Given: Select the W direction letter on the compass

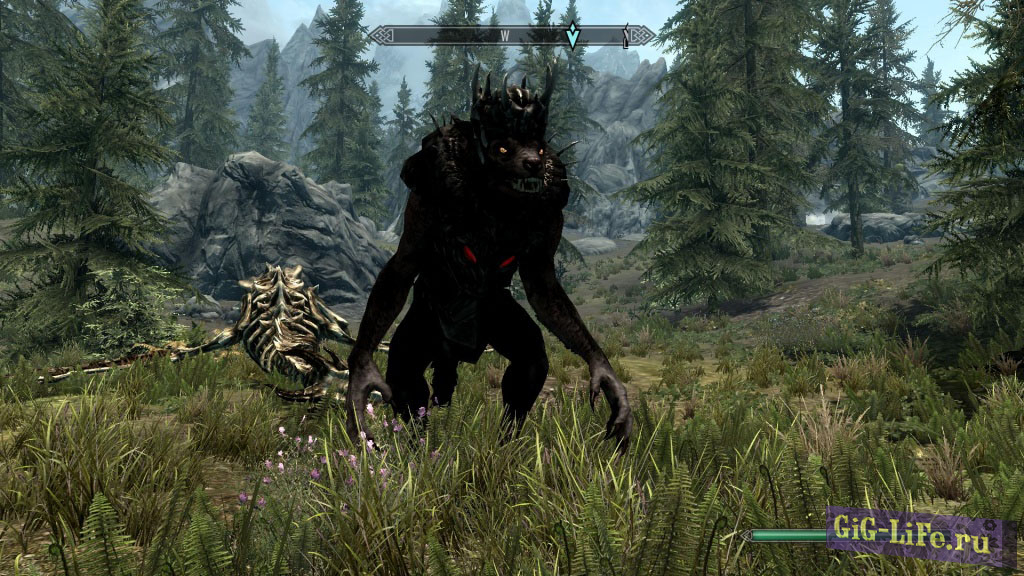Looking at the screenshot, I should 505,36.
